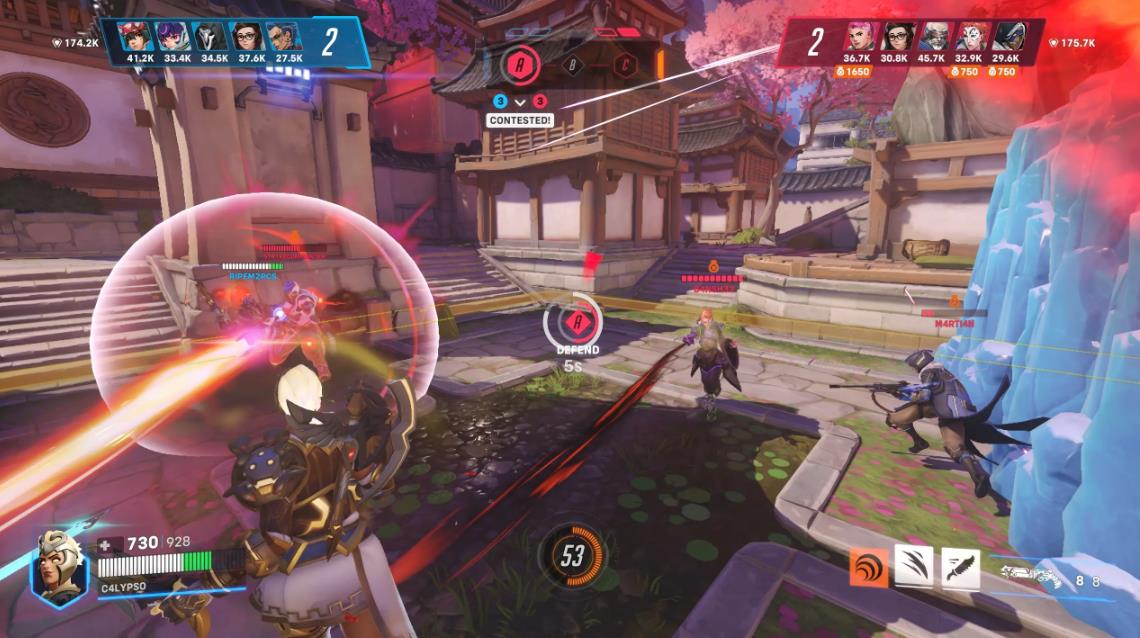Click the weapon icon beside the ammo count
The image size is (1140, 638).
[x=1031, y=577]
